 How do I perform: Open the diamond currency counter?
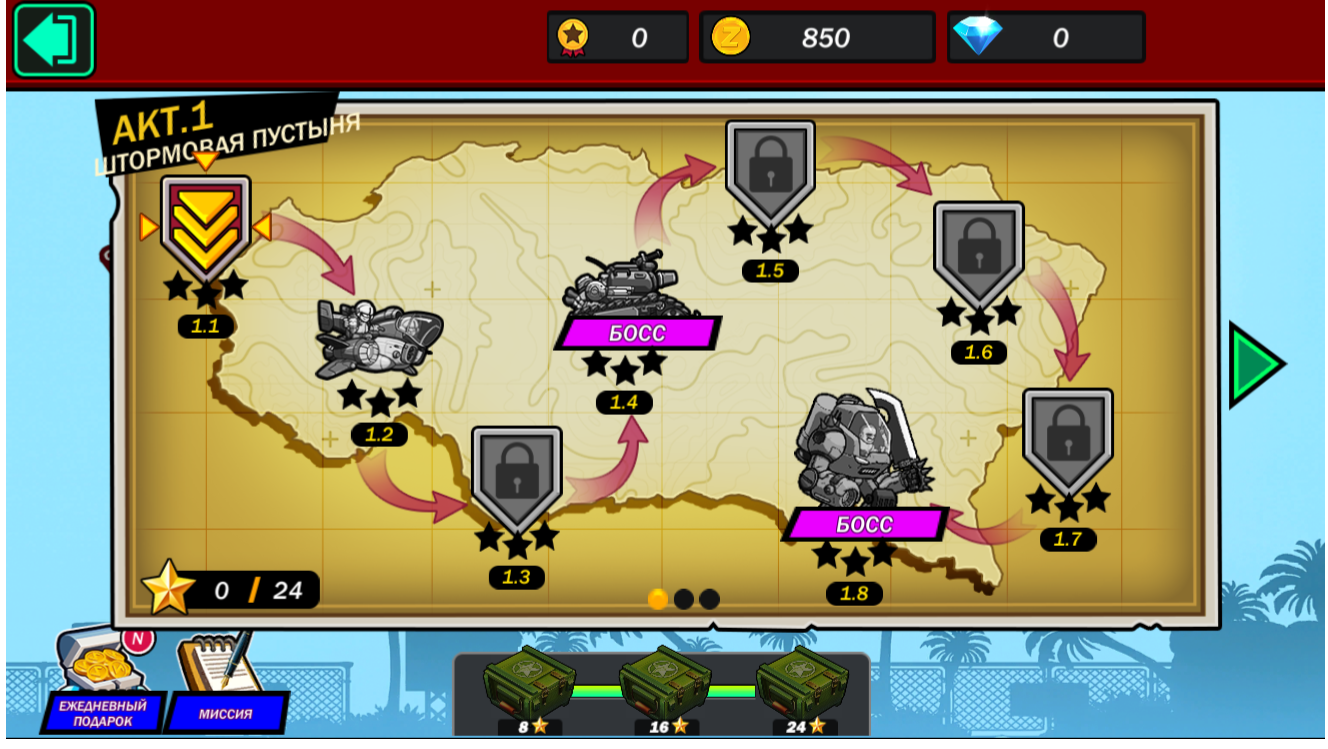click(1046, 37)
